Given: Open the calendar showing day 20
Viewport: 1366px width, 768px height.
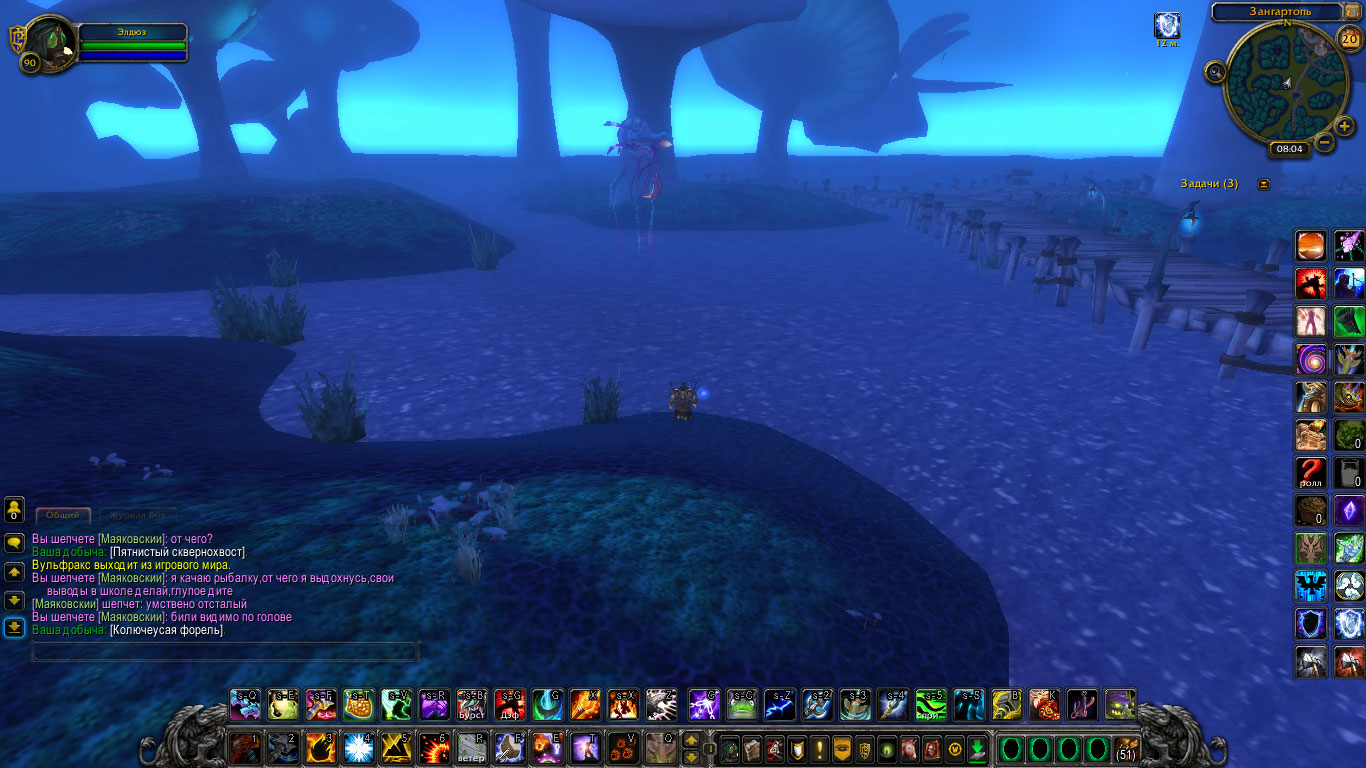Looking at the screenshot, I should 1349,40.
